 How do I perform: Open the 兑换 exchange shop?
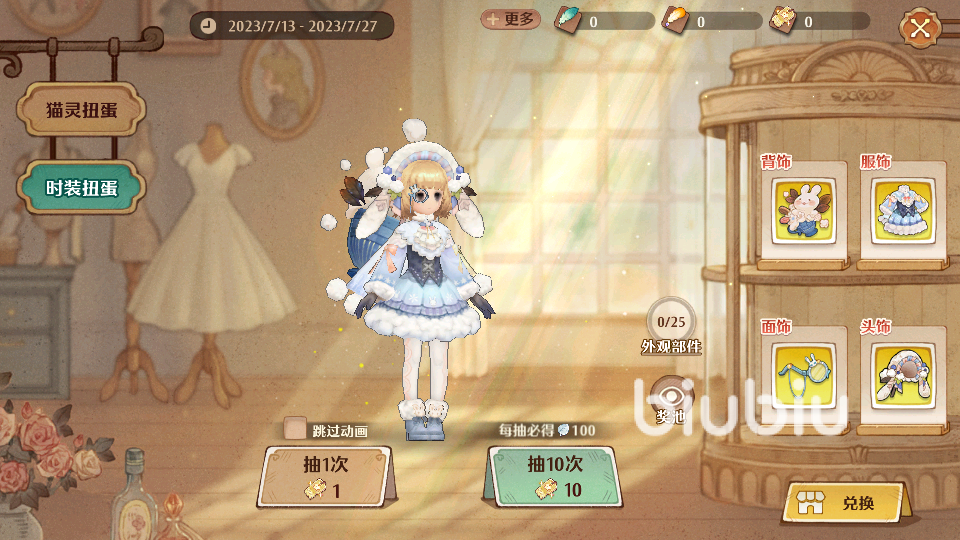[x=843, y=503]
